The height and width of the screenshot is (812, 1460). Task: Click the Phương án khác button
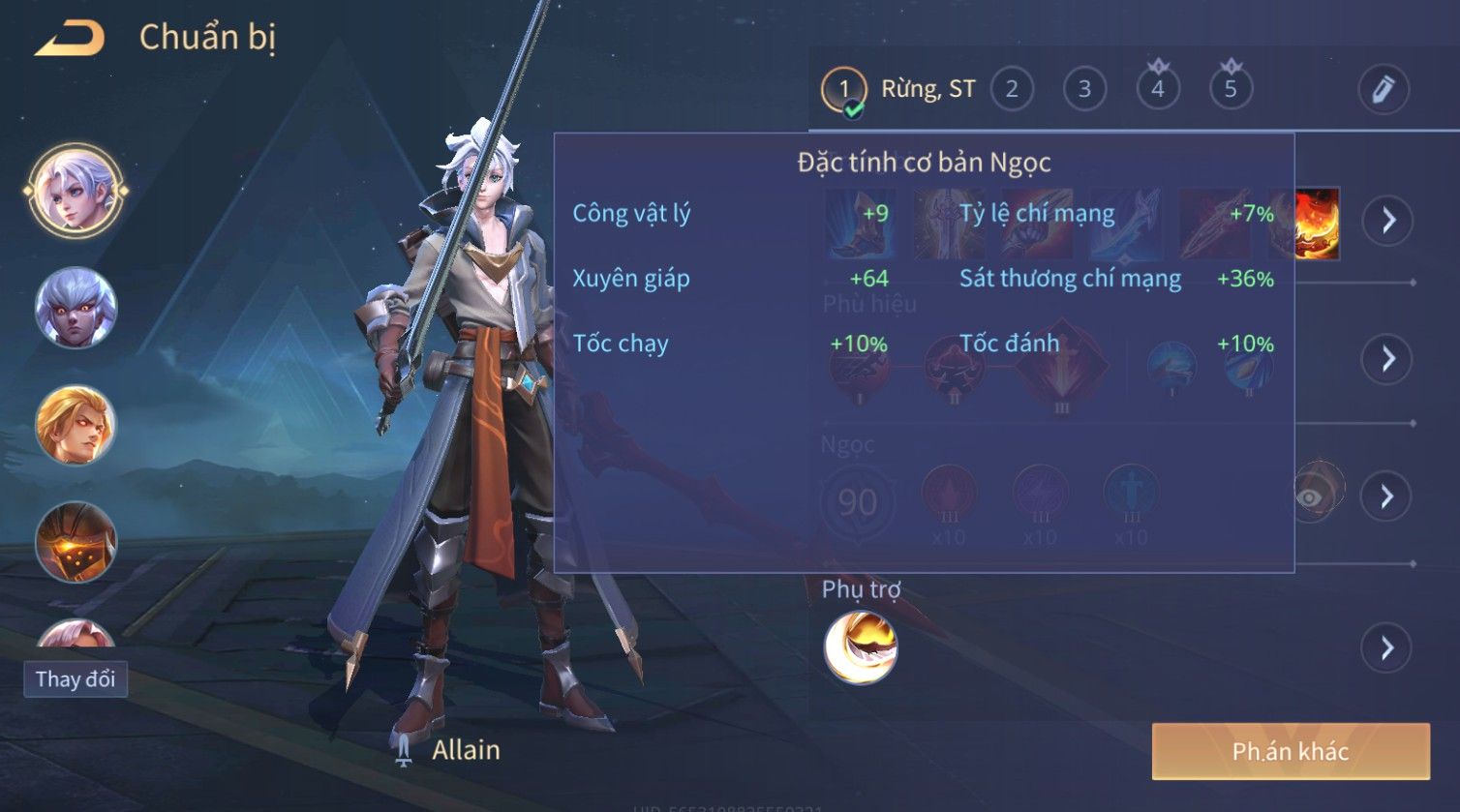click(1290, 751)
